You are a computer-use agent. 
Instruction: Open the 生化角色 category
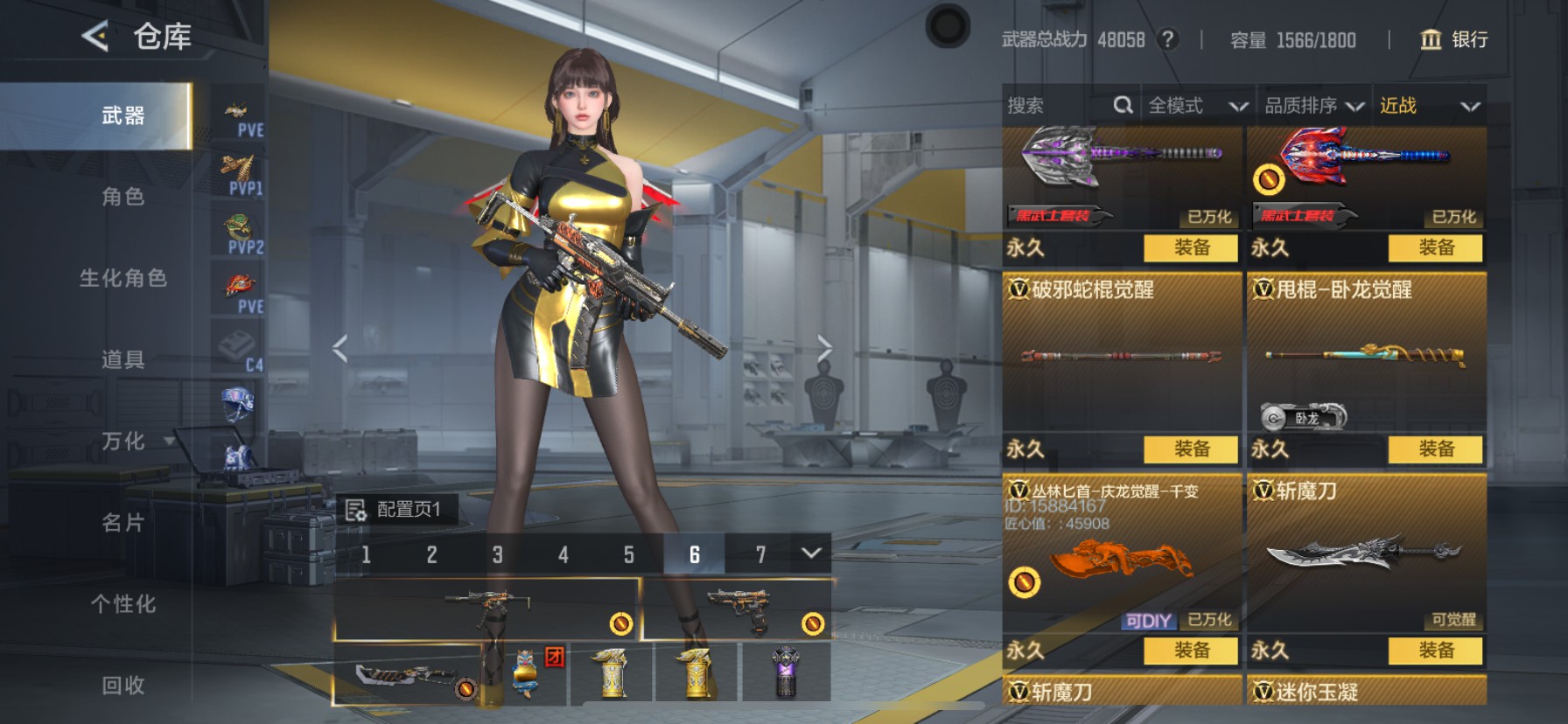click(122, 278)
